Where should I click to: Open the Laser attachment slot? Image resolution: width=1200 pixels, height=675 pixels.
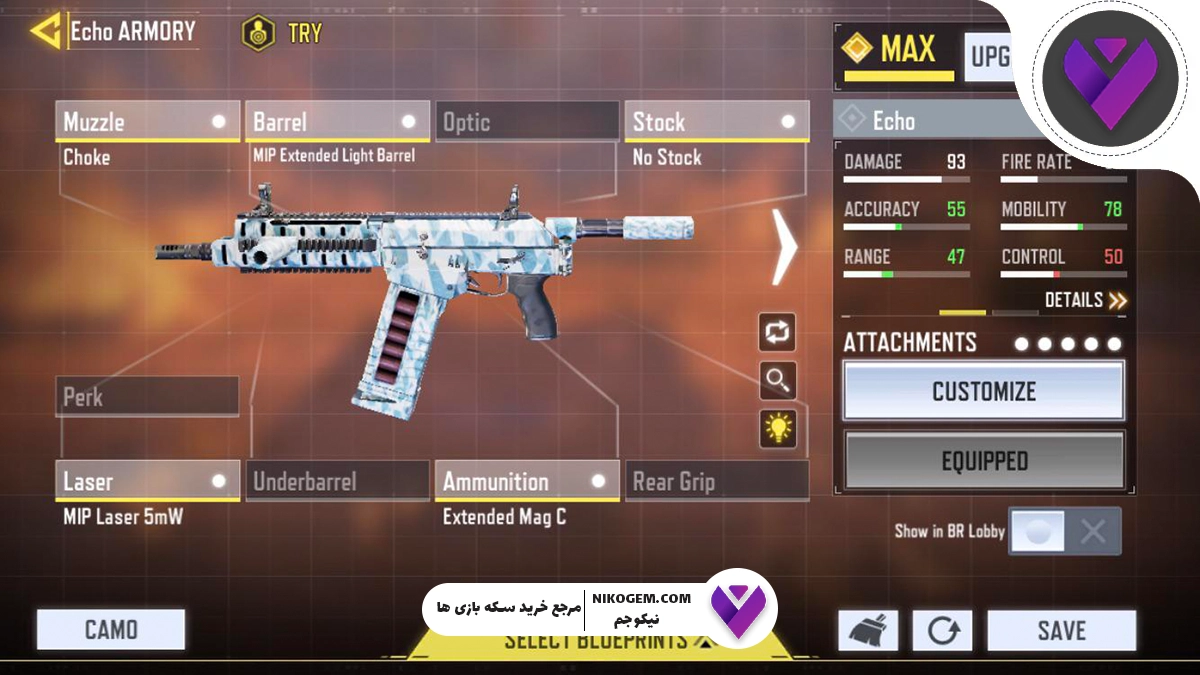(x=147, y=481)
